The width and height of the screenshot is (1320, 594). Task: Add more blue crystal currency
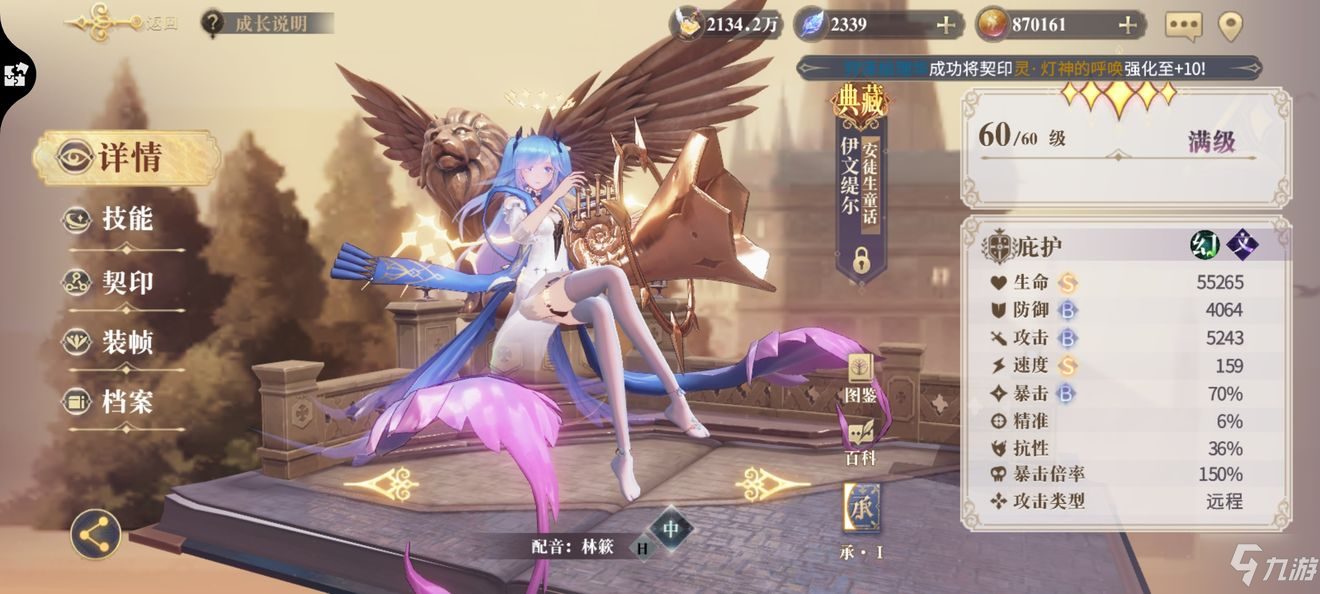point(944,25)
